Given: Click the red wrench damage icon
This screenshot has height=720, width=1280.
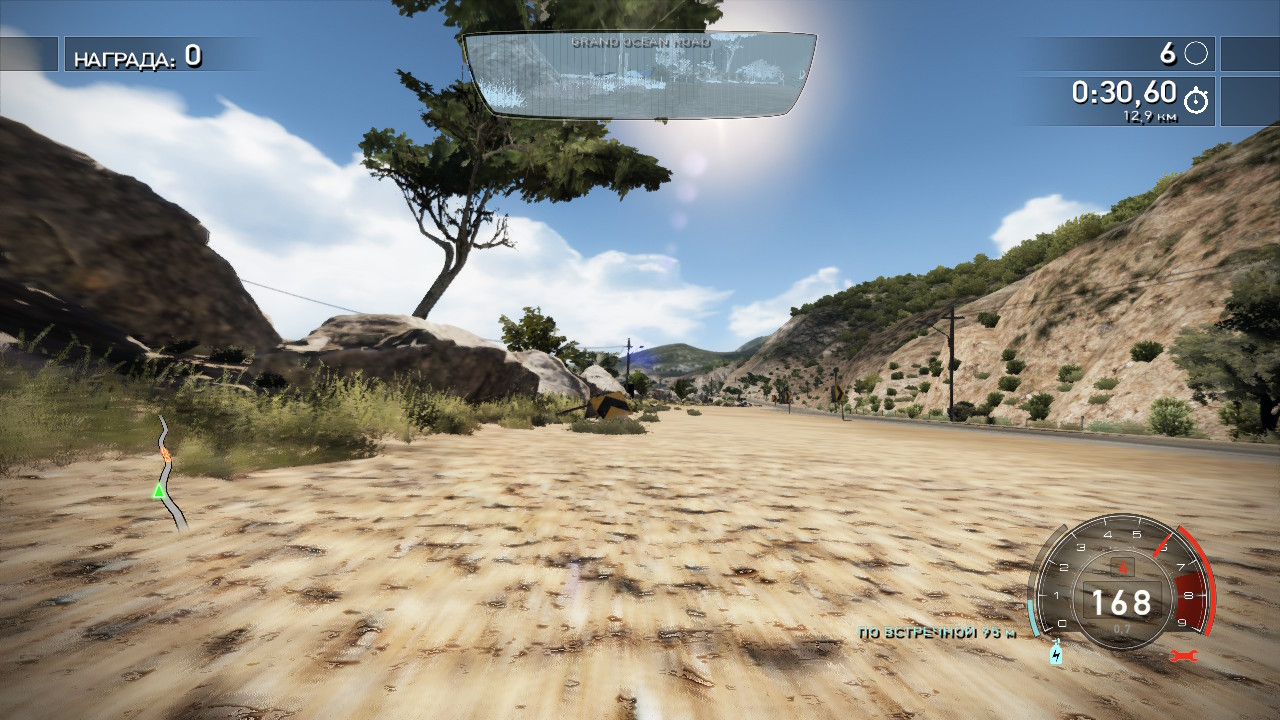Looking at the screenshot, I should 1183,656.
